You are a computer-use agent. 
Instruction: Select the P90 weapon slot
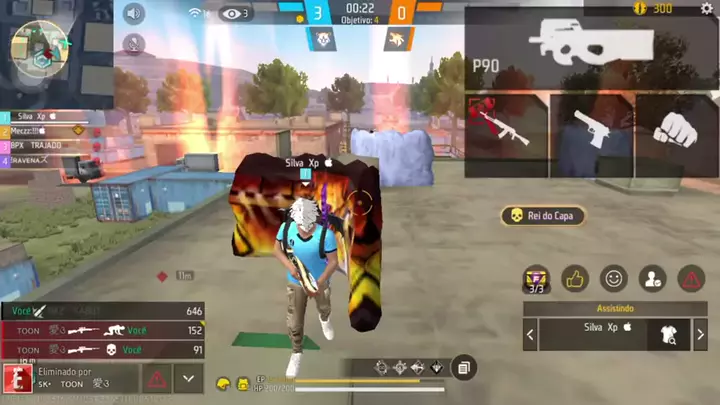click(590, 46)
